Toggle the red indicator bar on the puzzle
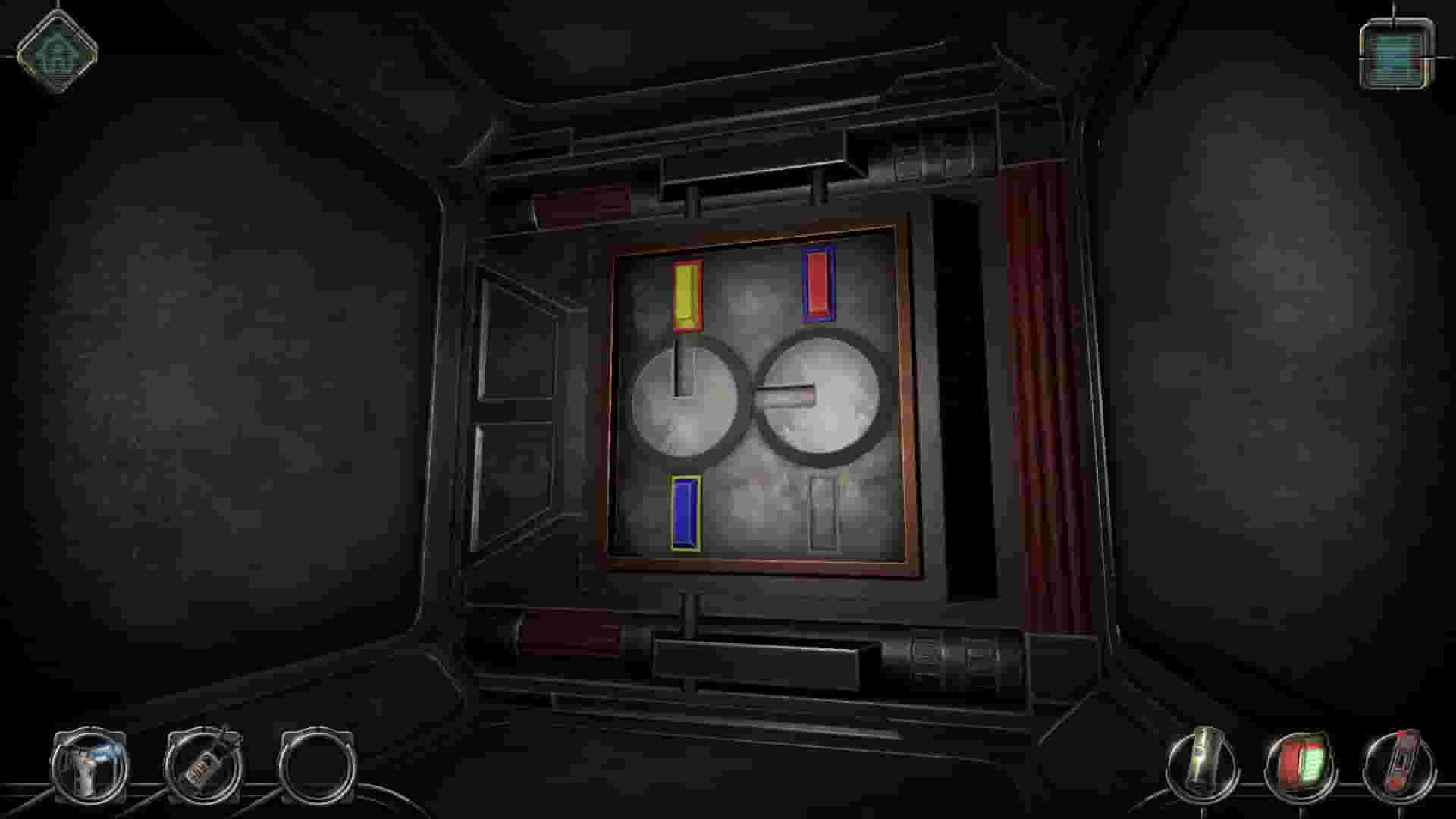The height and width of the screenshot is (819, 1456). pyautogui.click(x=817, y=286)
